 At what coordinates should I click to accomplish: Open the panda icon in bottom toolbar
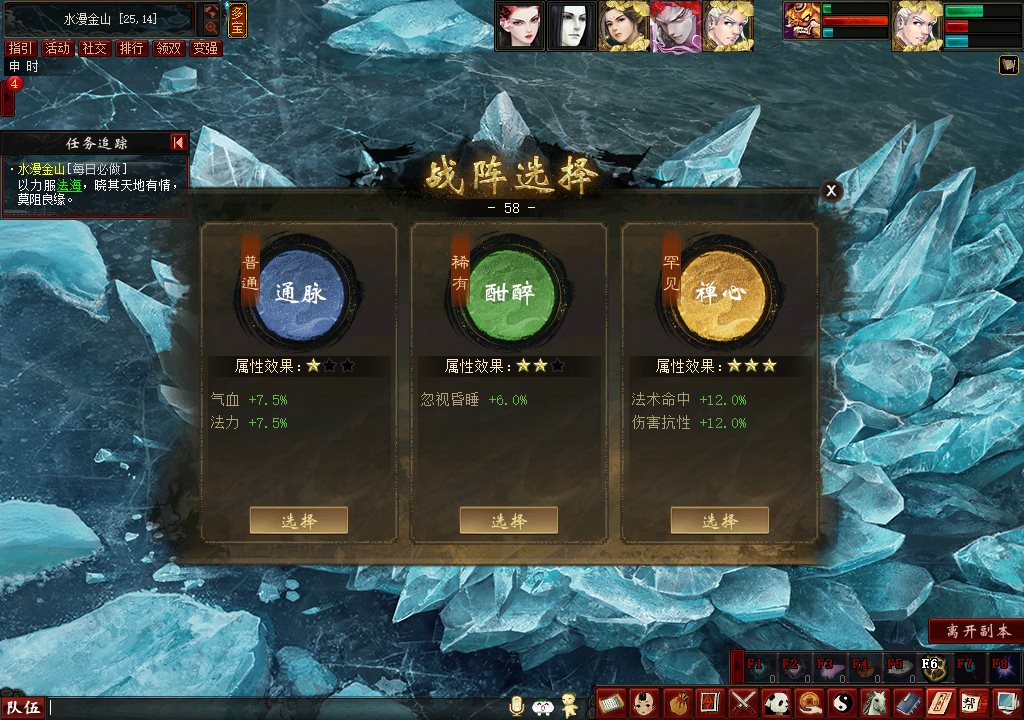pyautogui.click(x=777, y=703)
